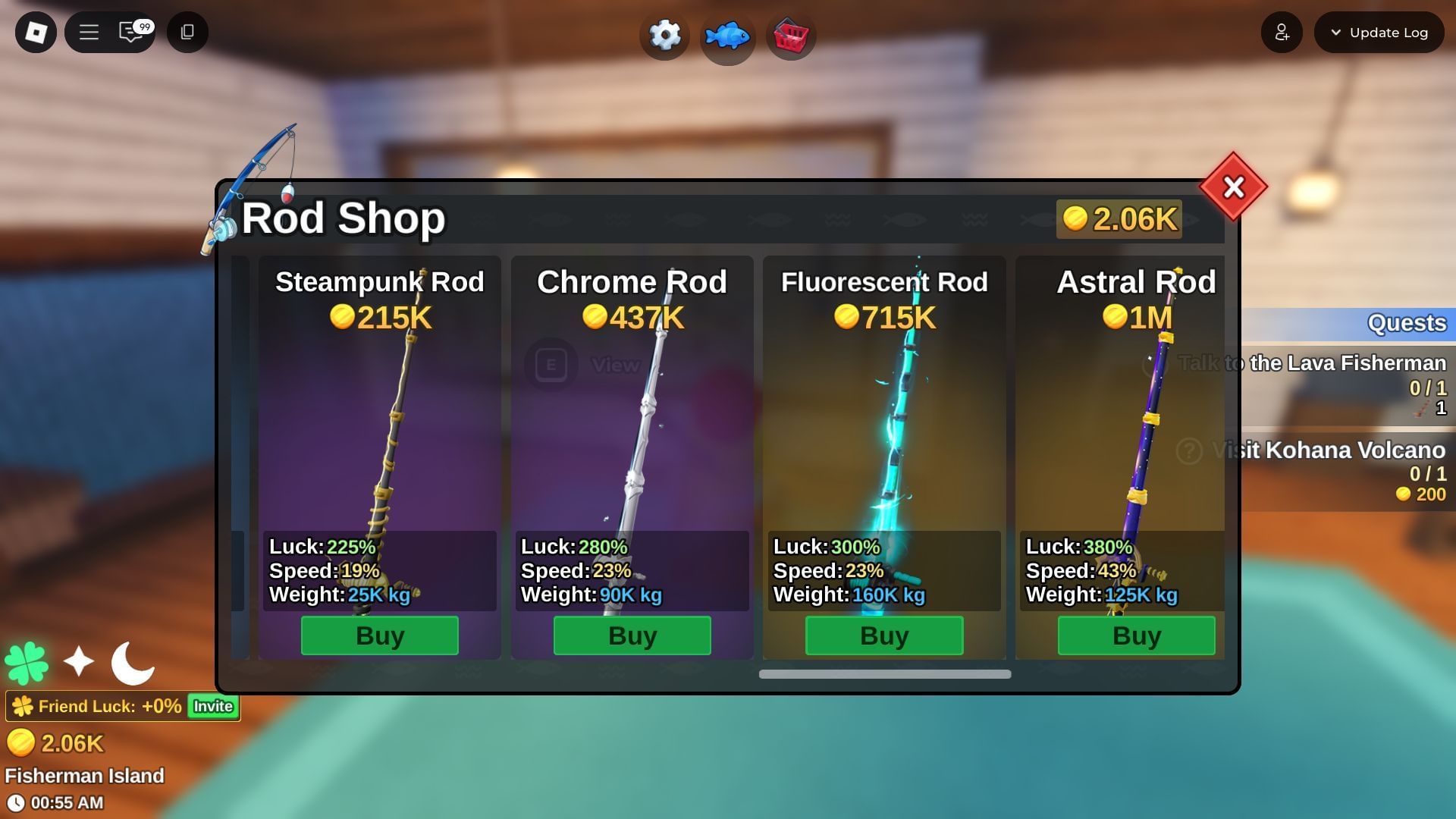This screenshot has width=1456, height=819.
Task: Buy the Steampunk Rod
Action: [x=379, y=635]
